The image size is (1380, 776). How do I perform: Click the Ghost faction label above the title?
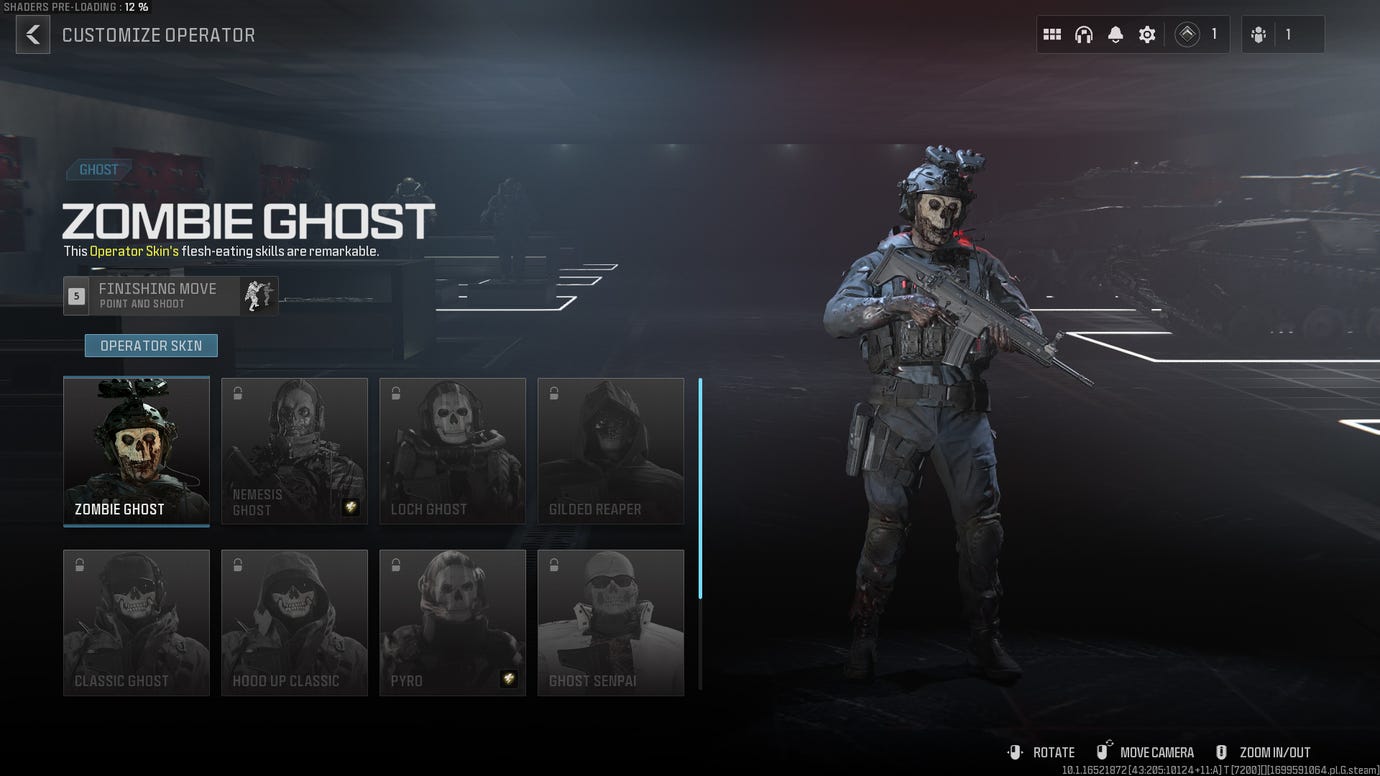(x=99, y=169)
